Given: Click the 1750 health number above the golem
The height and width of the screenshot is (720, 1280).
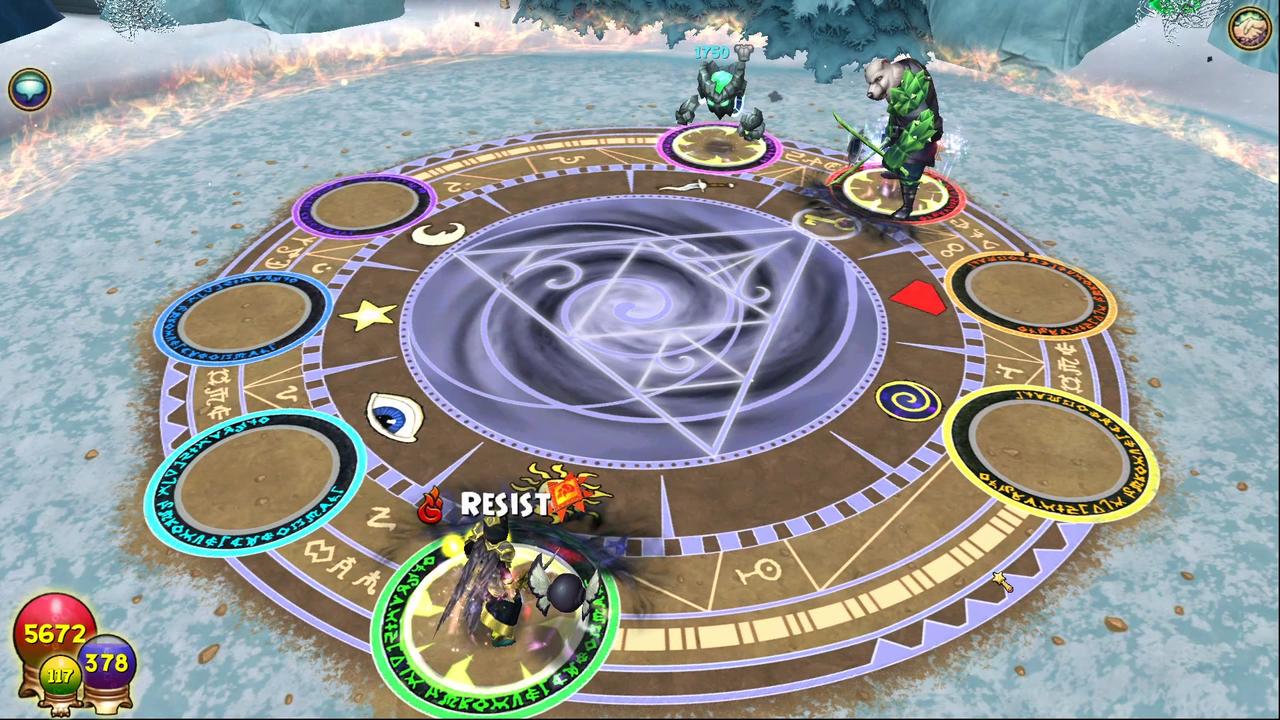Looking at the screenshot, I should coord(714,54).
